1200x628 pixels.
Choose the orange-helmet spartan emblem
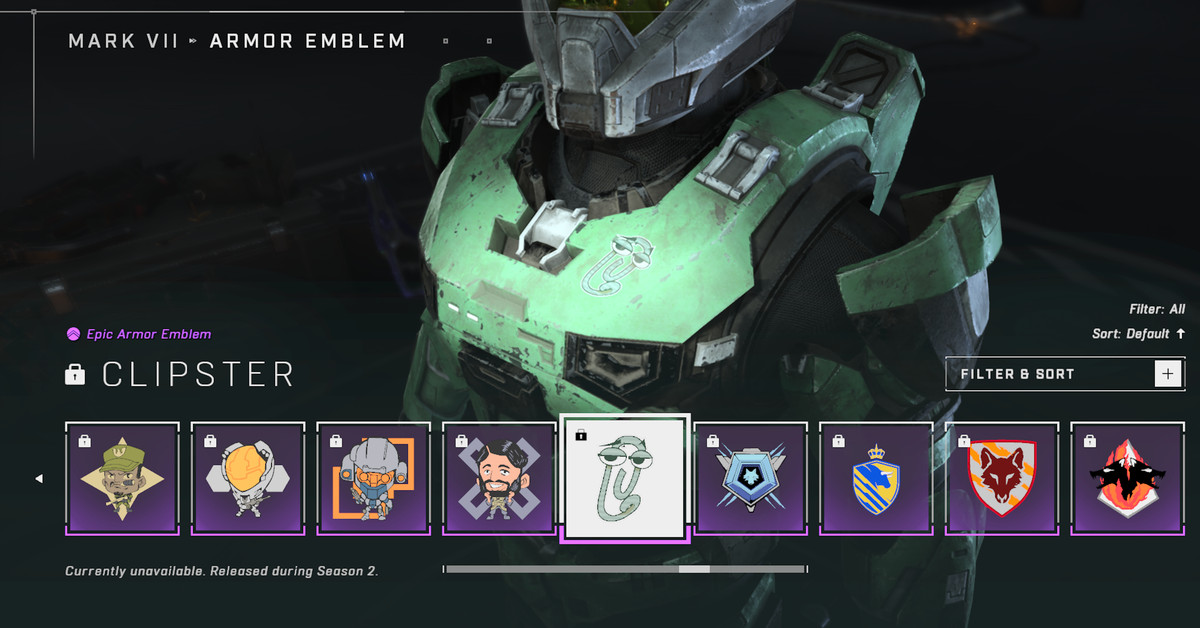248,478
